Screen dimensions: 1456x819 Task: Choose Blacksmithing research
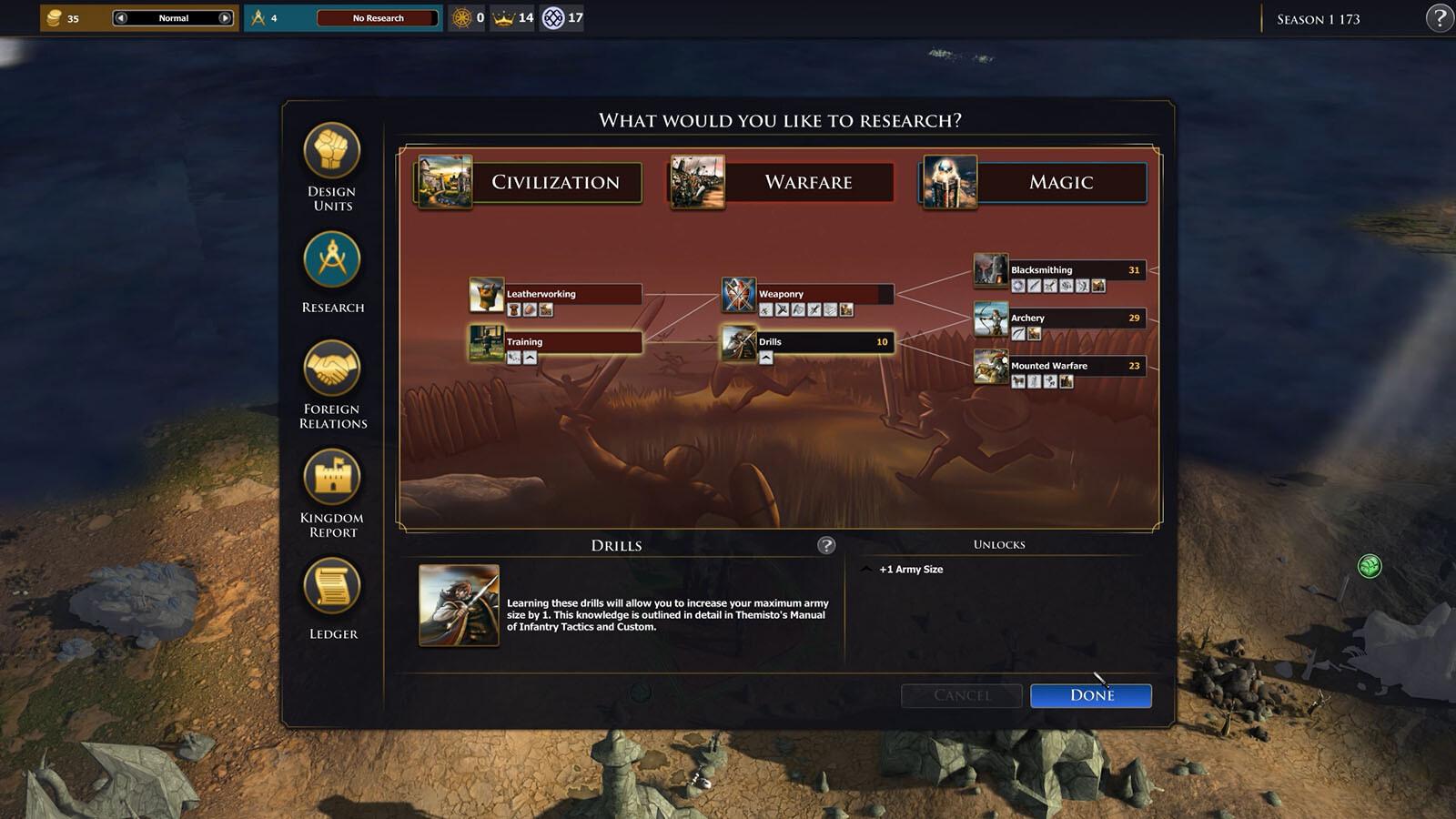pos(1076,270)
